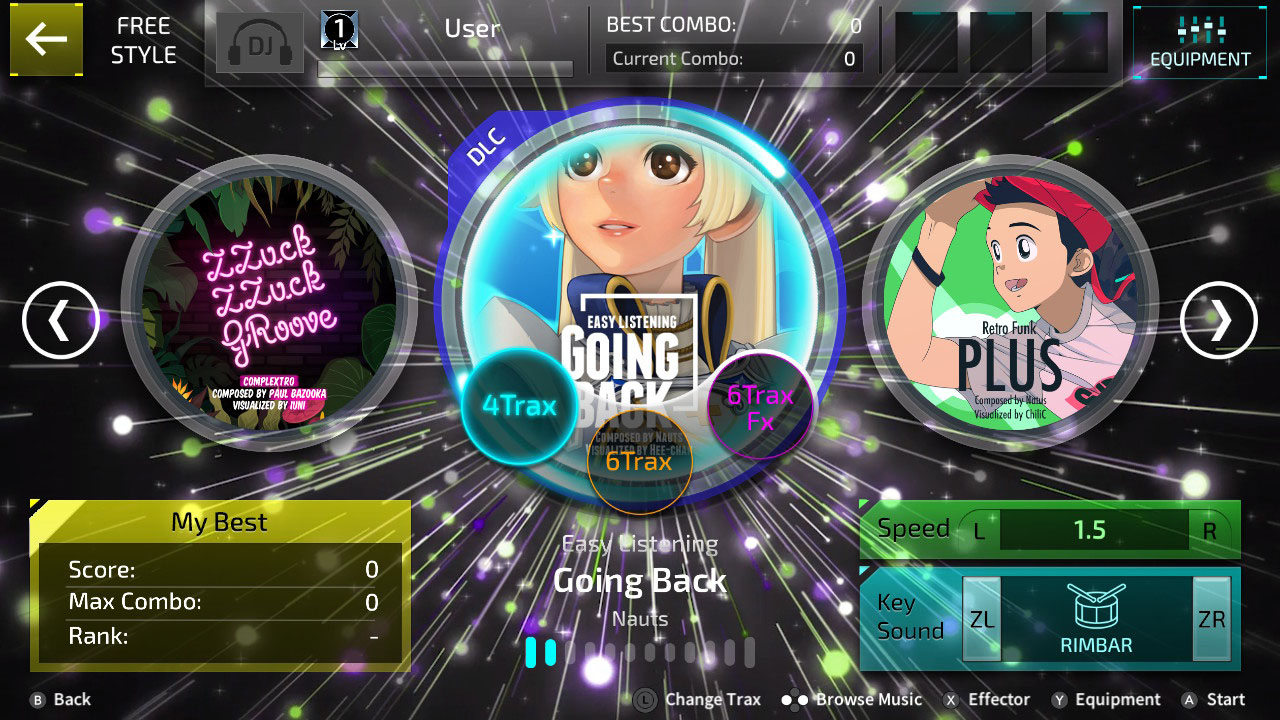Select the 6Trax Fx mode

(758, 407)
